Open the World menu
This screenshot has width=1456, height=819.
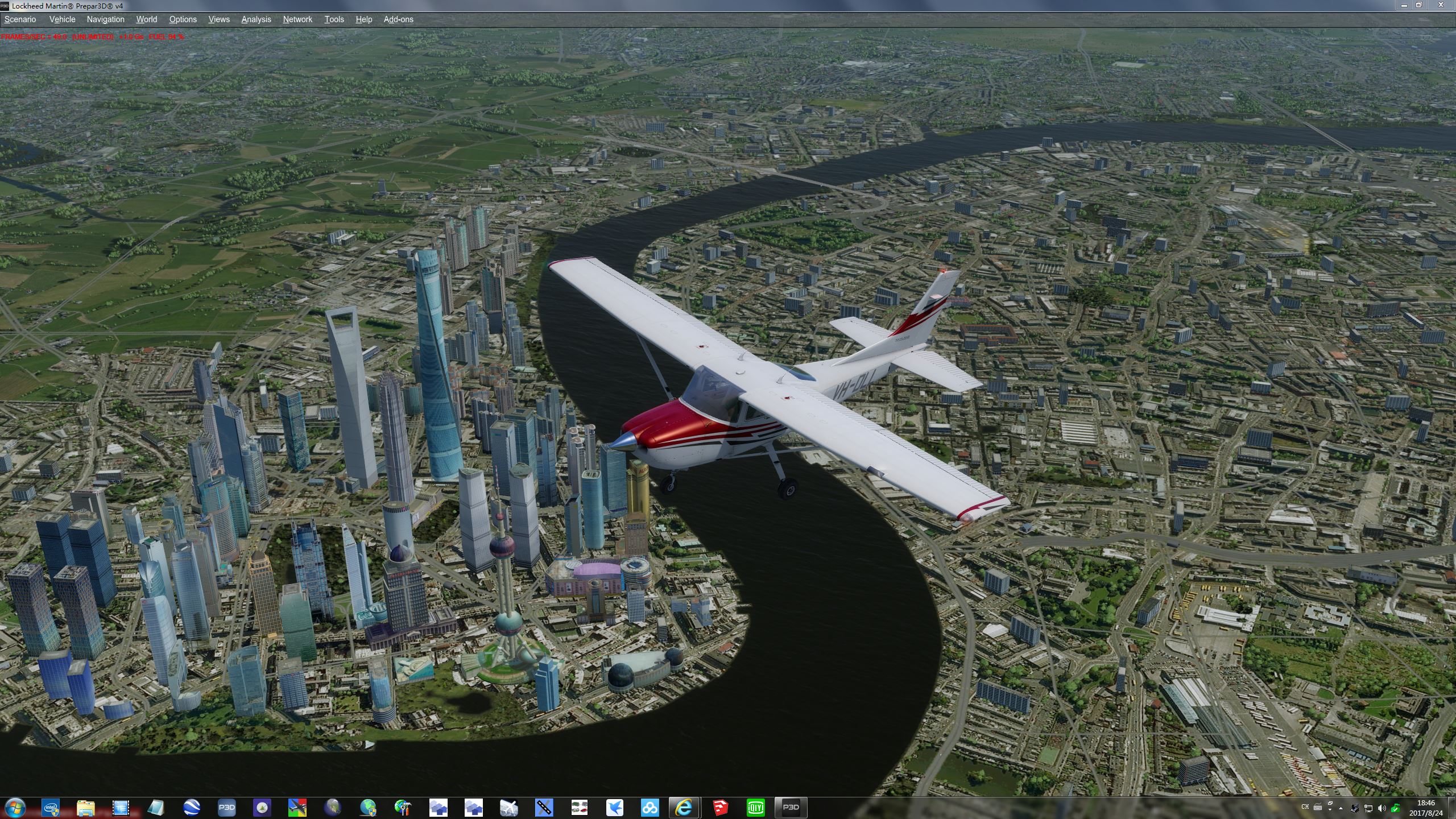coord(146,19)
